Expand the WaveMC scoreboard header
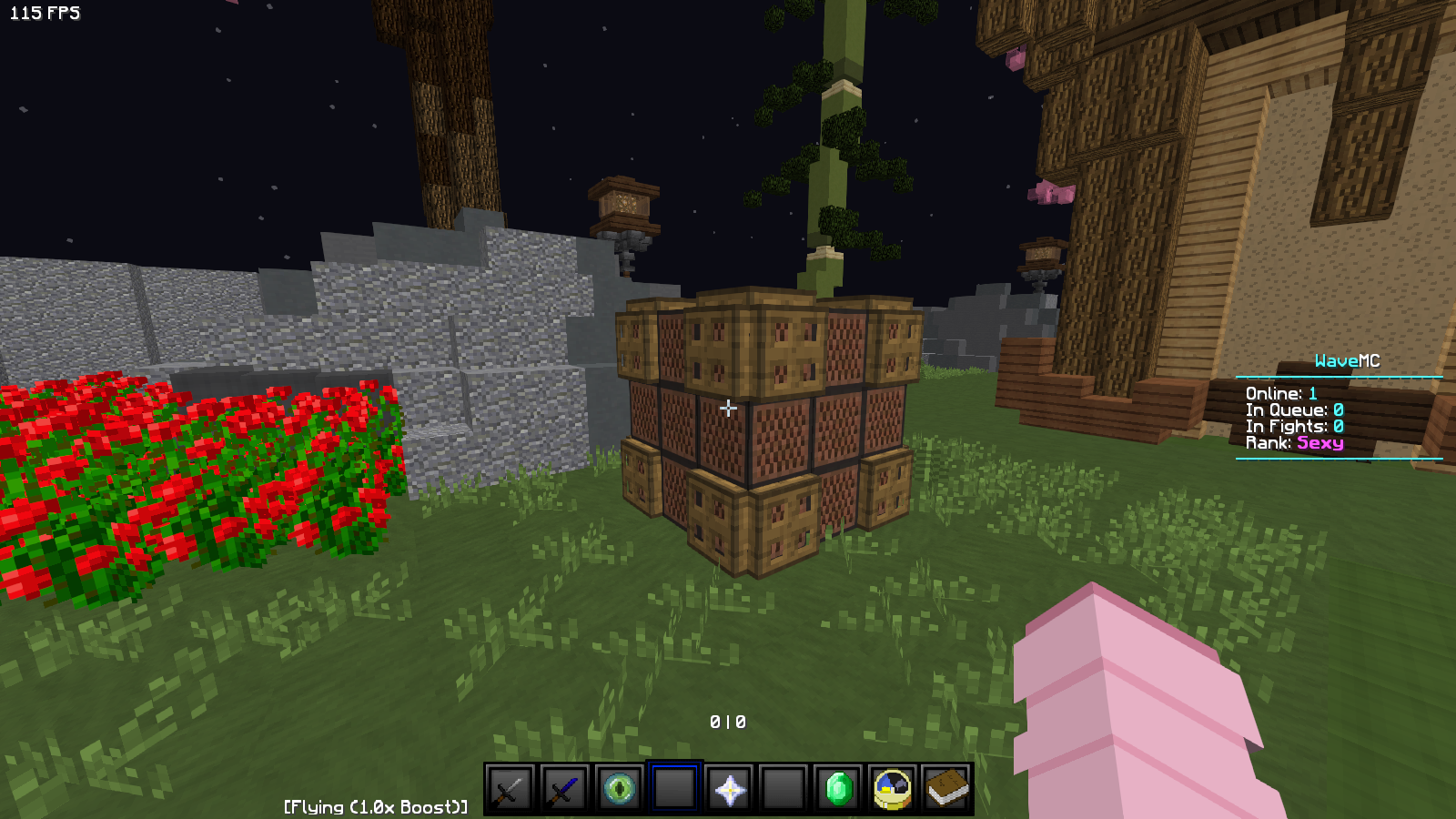Screen dimensions: 1456x819 [x=1347, y=359]
